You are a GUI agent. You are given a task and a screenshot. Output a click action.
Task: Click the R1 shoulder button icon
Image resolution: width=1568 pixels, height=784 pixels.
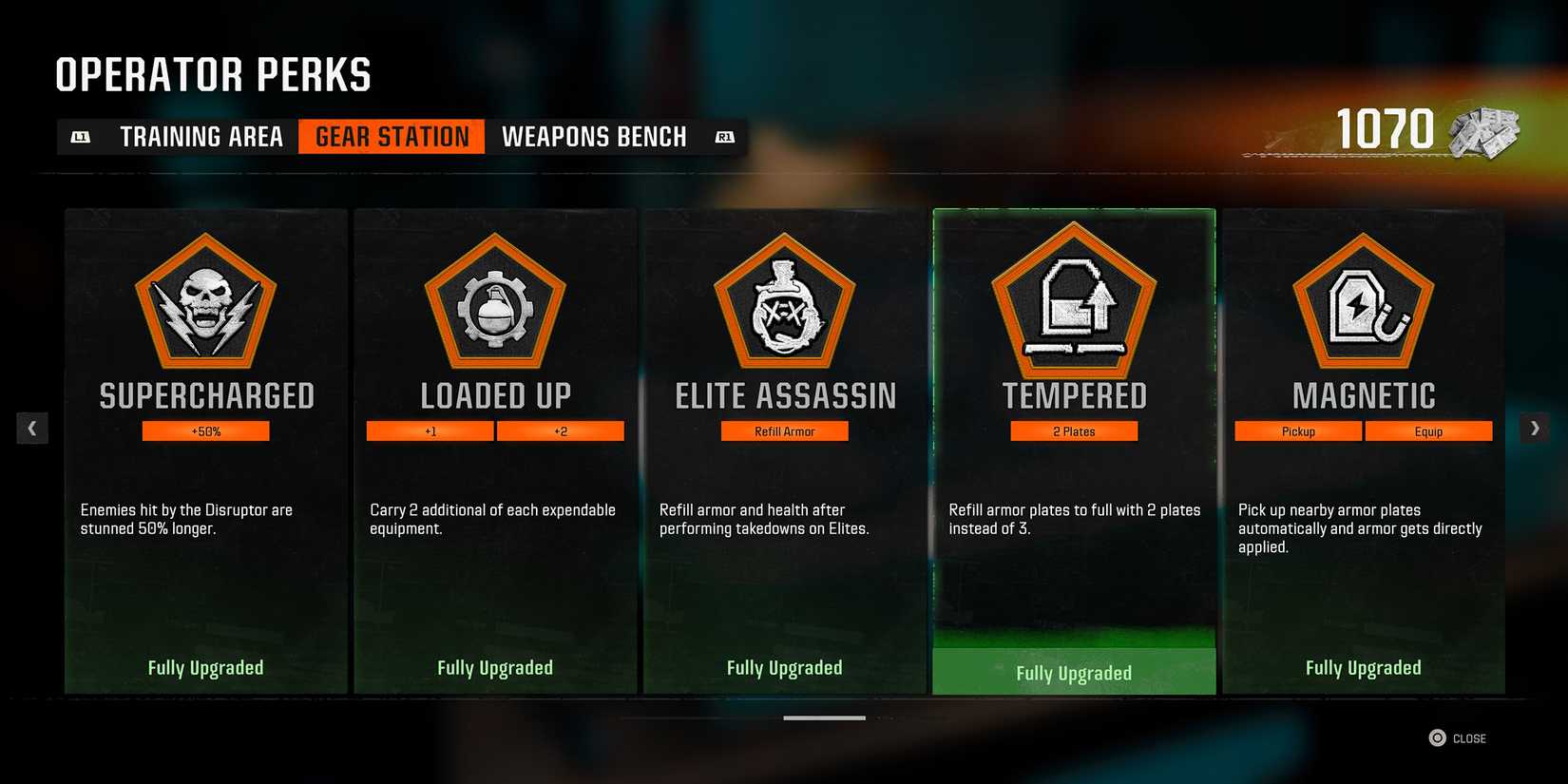[x=725, y=136]
